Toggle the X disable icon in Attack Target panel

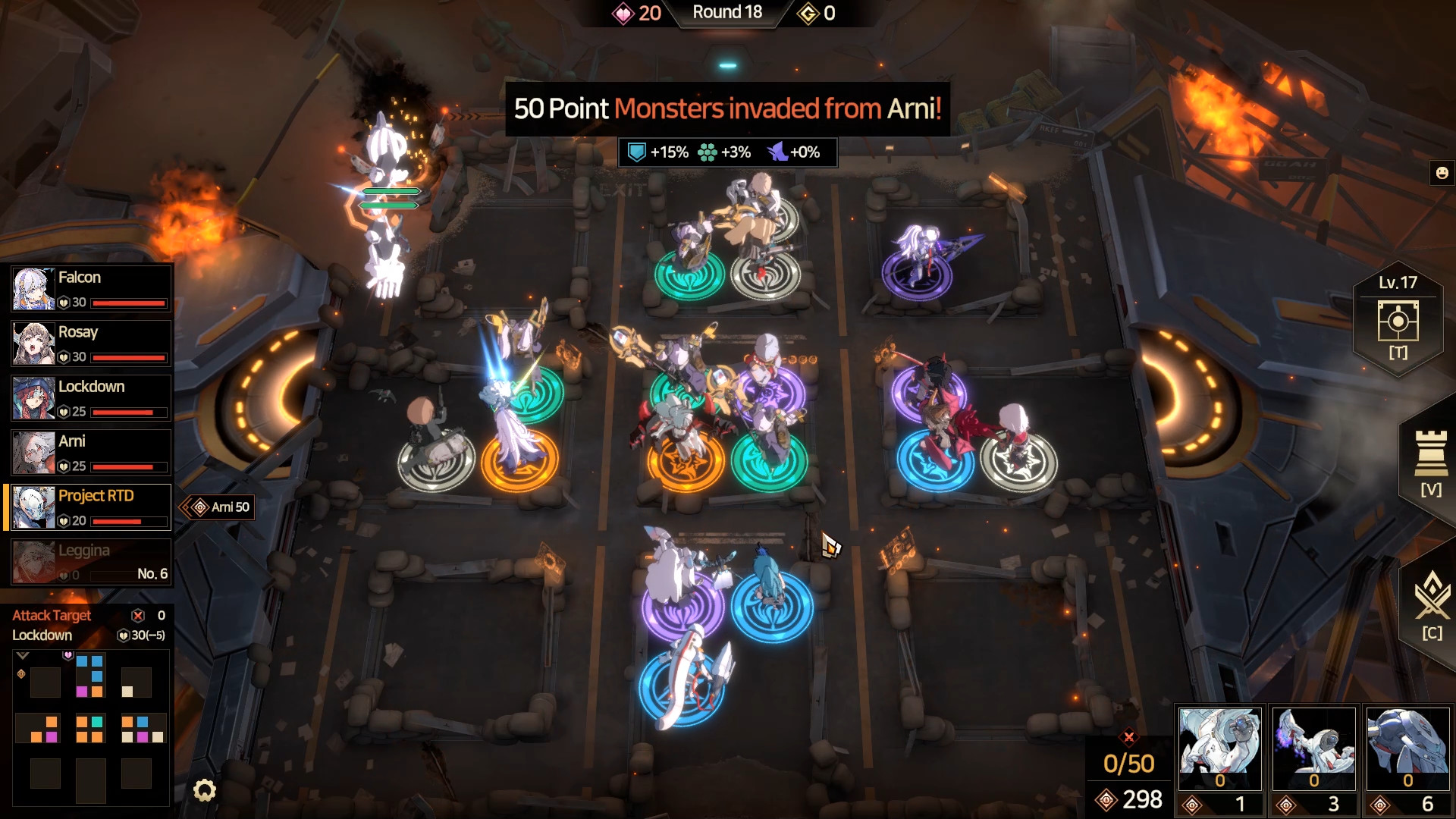click(137, 616)
